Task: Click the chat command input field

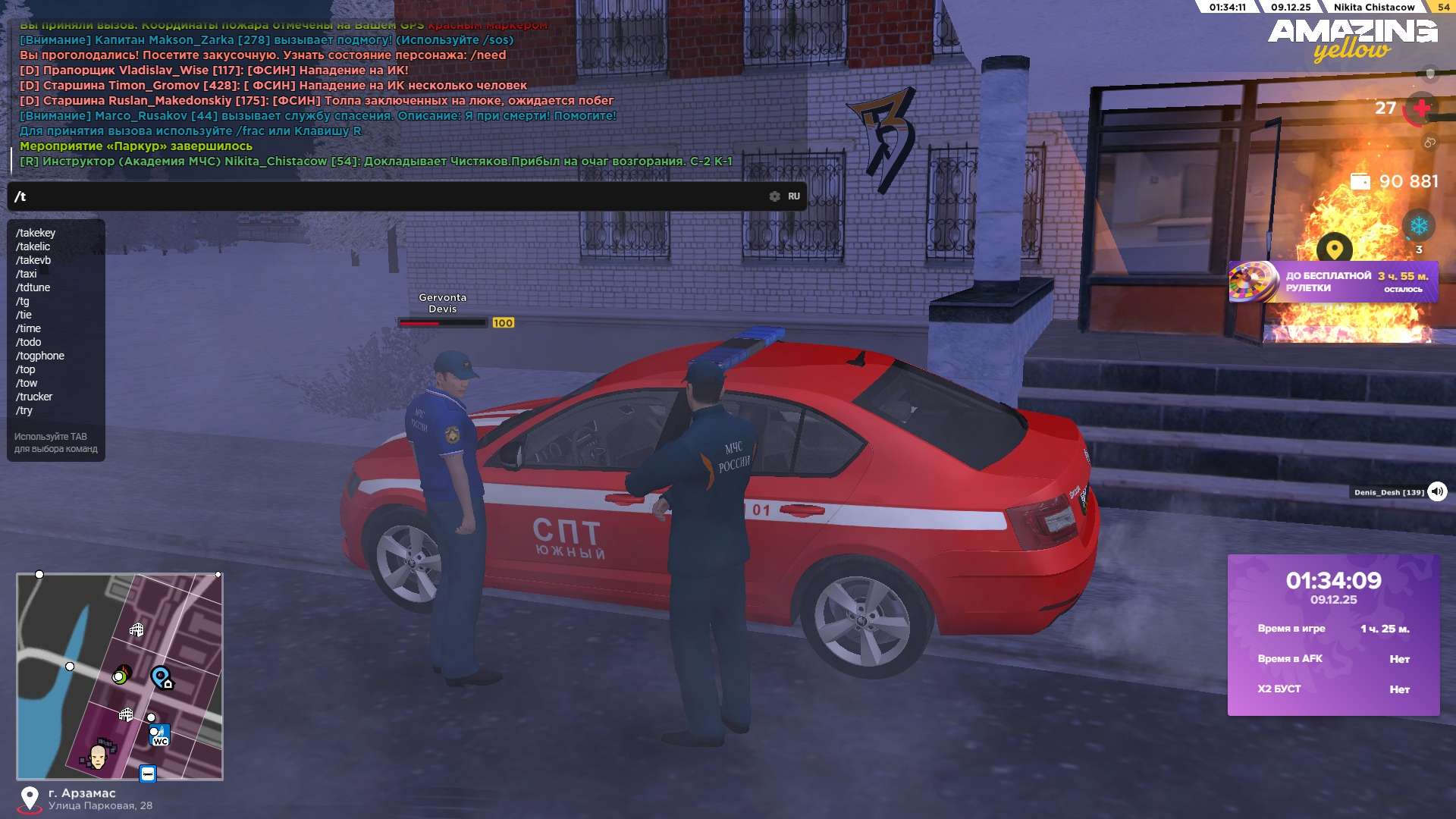Action: pyautogui.click(x=379, y=196)
